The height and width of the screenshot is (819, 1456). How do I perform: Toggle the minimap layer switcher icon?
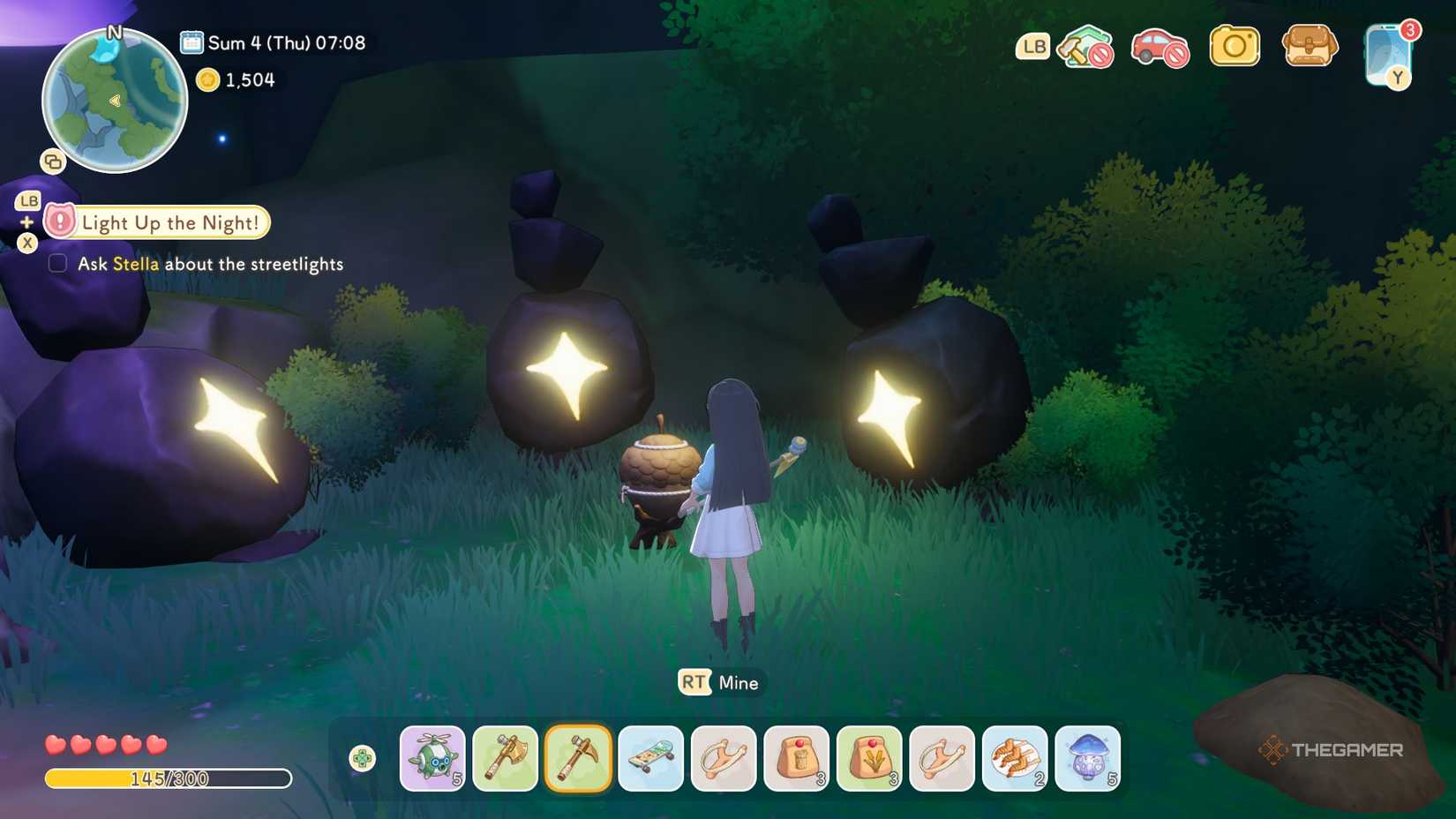(52, 162)
